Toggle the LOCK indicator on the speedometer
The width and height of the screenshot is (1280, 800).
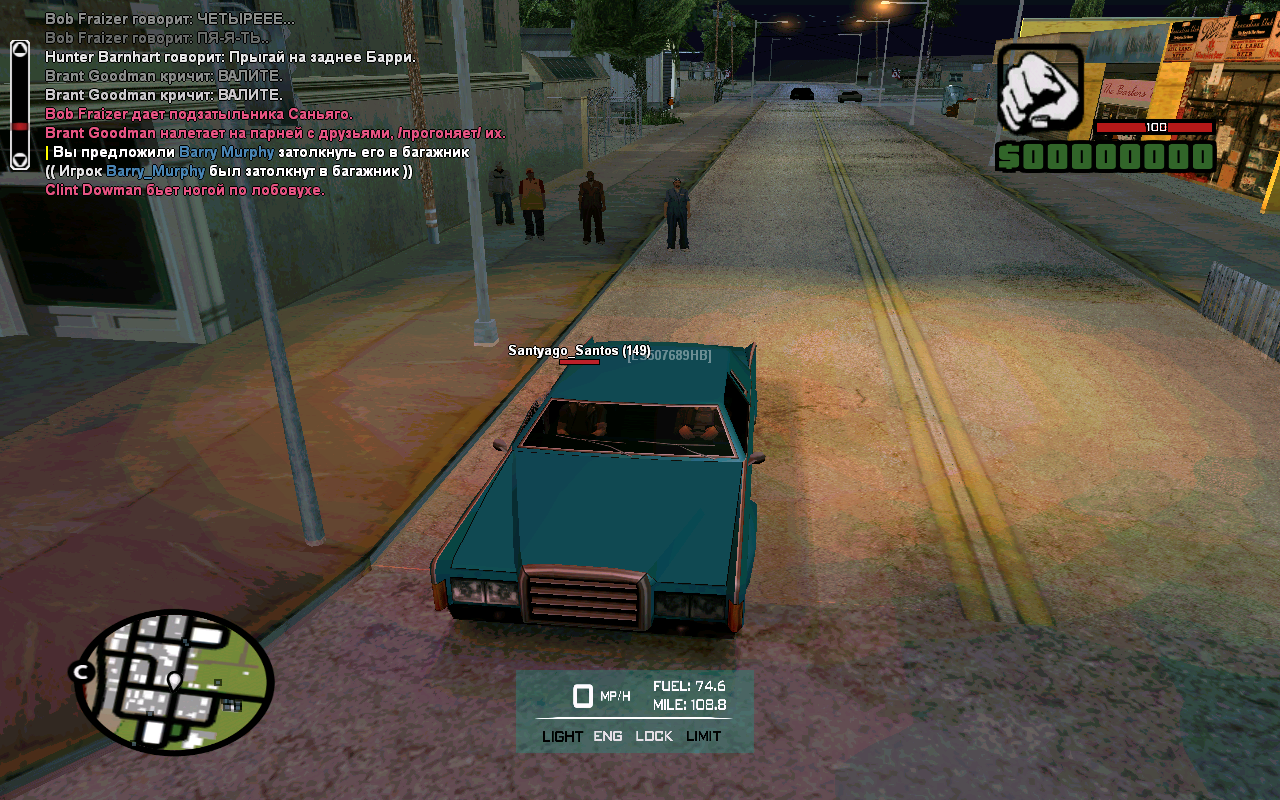[654, 736]
